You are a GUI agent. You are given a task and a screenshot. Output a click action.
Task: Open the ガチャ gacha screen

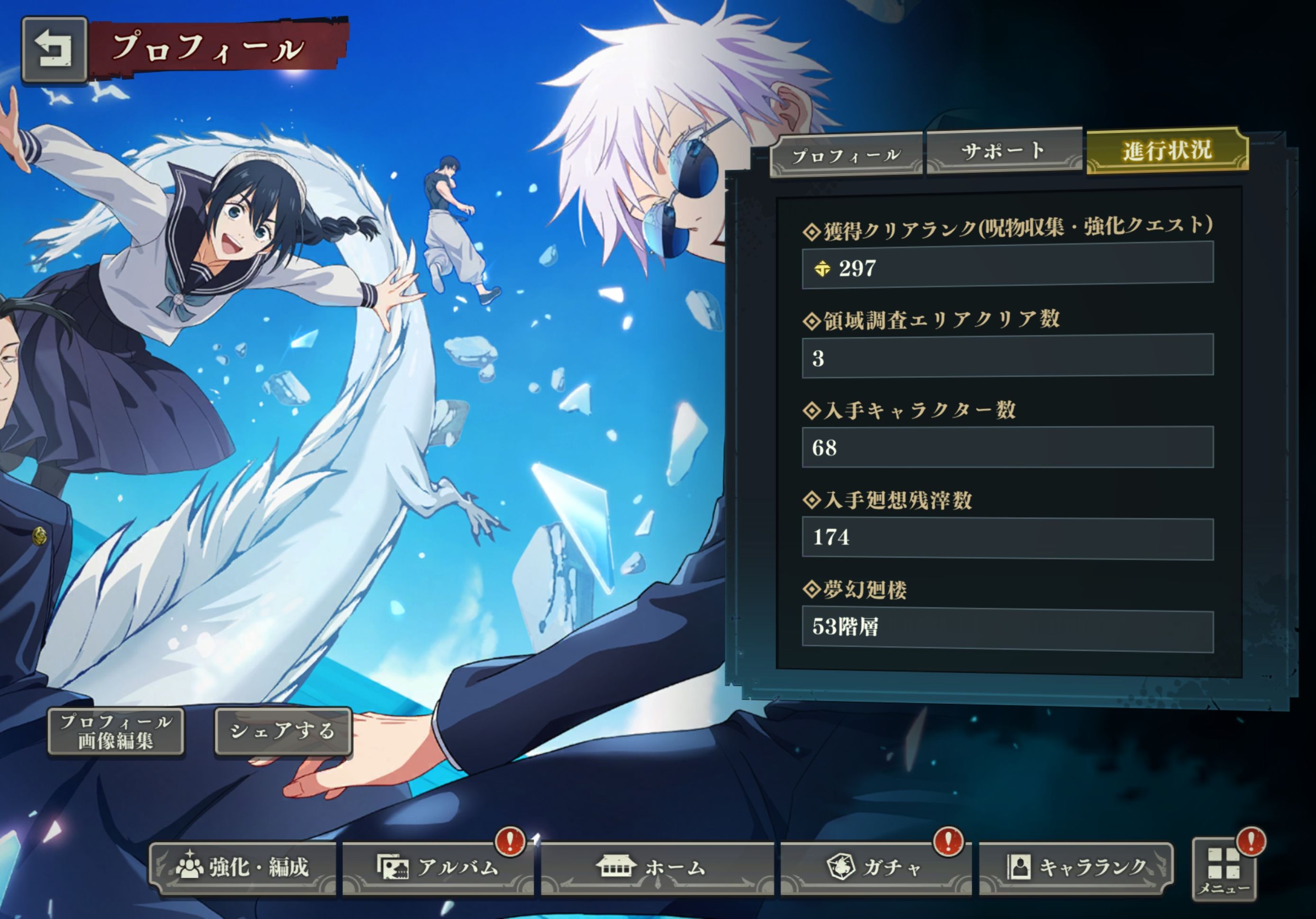pyautogui.click(x=874, y=867)
